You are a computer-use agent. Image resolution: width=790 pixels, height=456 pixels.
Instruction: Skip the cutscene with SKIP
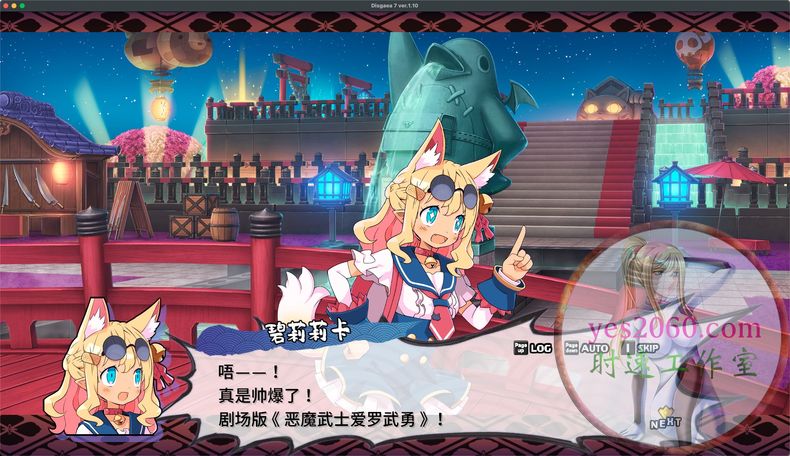[646, 348]
